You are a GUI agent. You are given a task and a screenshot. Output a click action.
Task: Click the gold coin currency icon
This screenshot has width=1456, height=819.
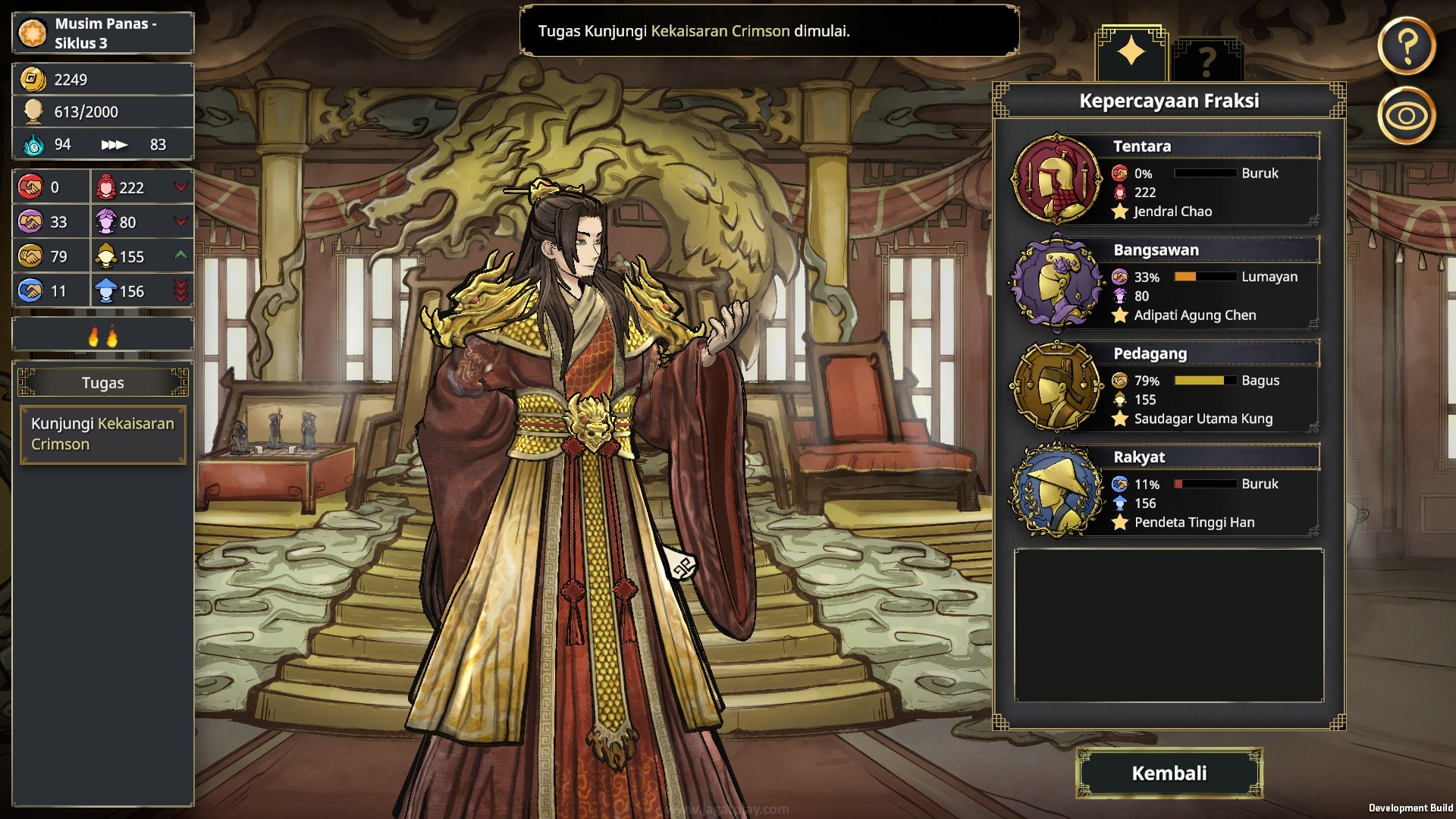[x=32, y=79]
